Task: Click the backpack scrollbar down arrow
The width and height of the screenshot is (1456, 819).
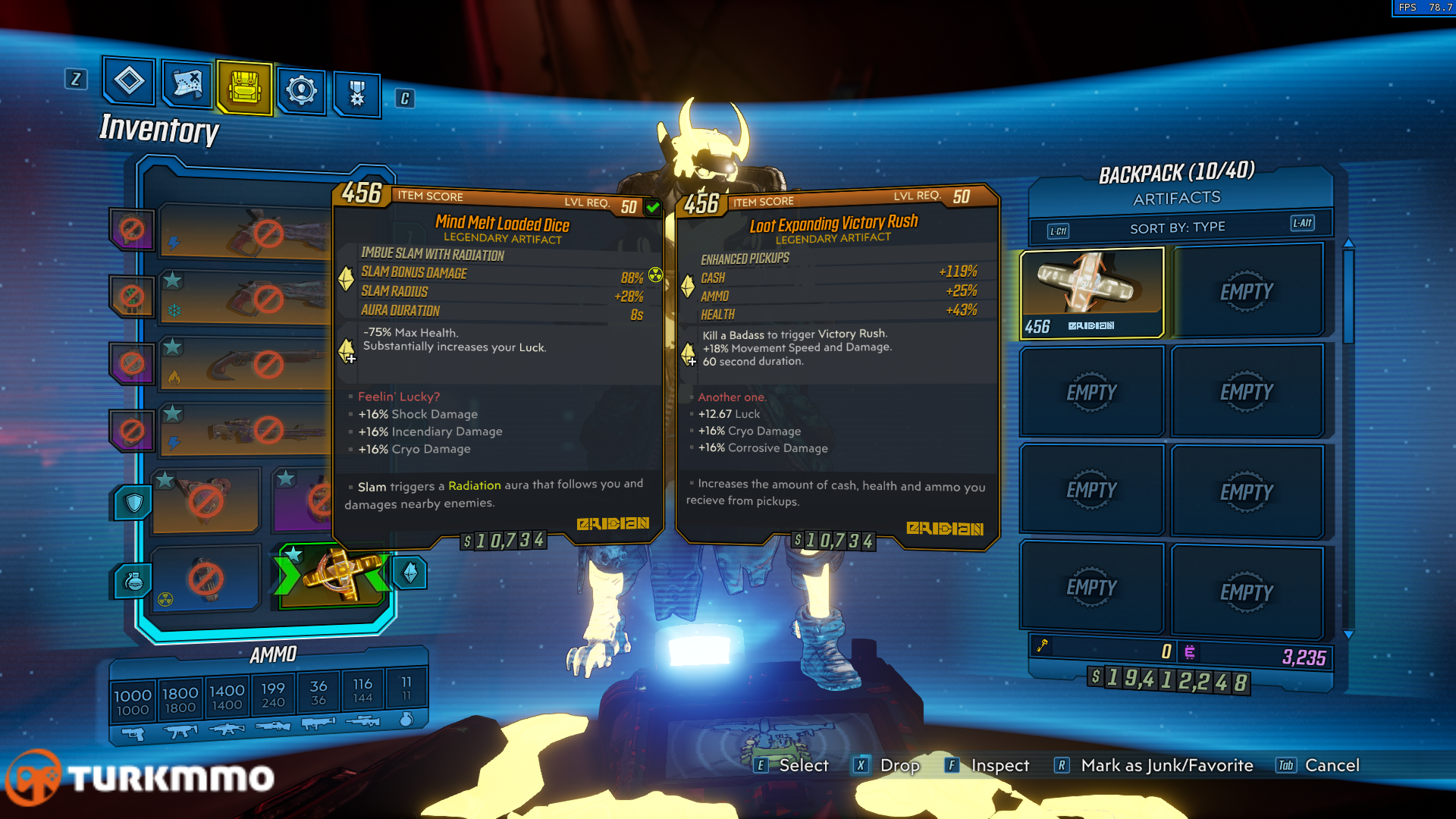Action: pyautogui.click(x=1348, y=634)
